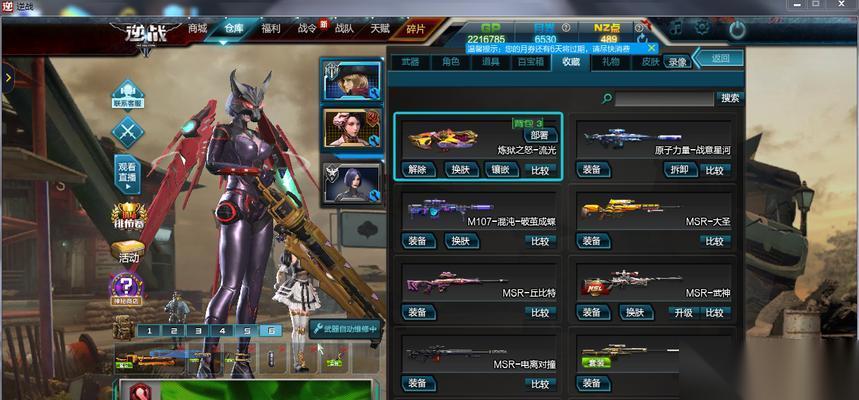The height and width of the screenshot is (400, 859).
Task: Open the 活动 events chest icon
Action: [x=128, y=250]
